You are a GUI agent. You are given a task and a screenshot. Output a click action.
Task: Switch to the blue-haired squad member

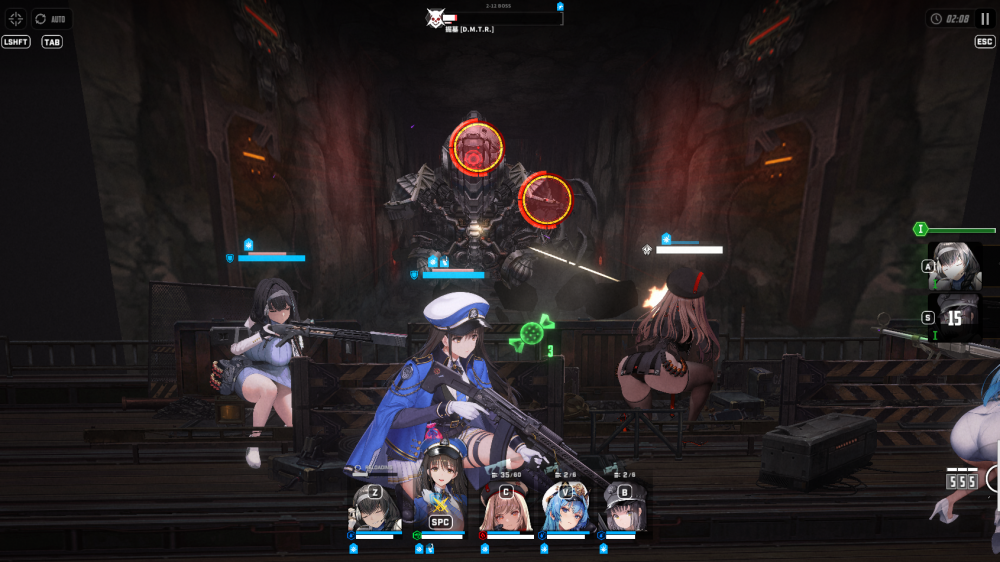click(565, 509)
